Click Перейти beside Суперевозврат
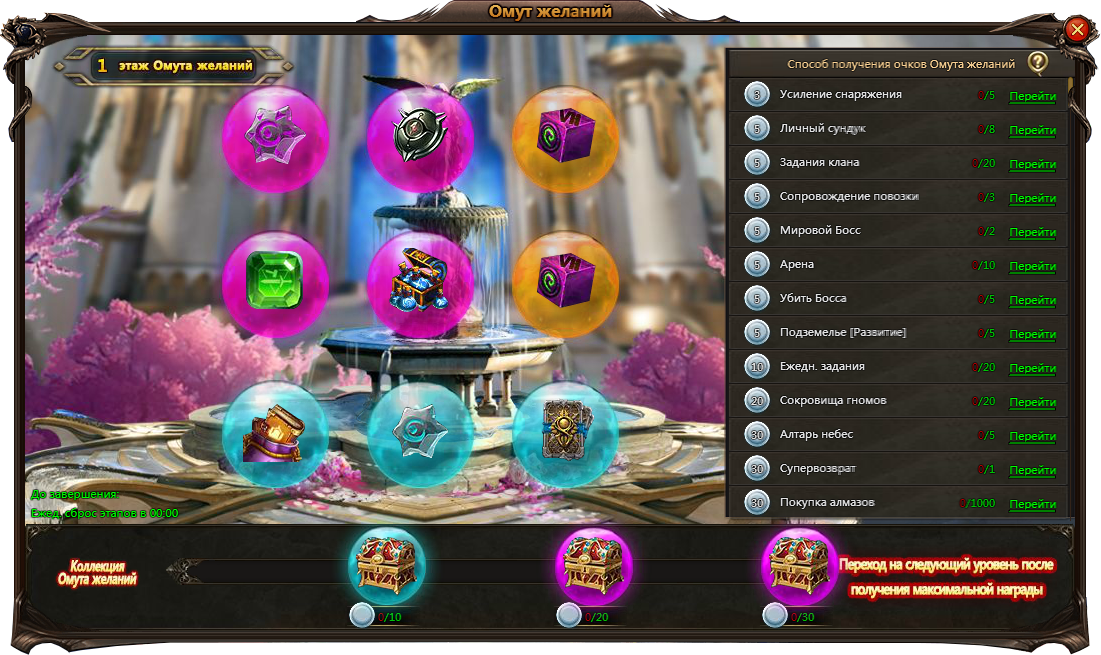 tap(1032, 471)
